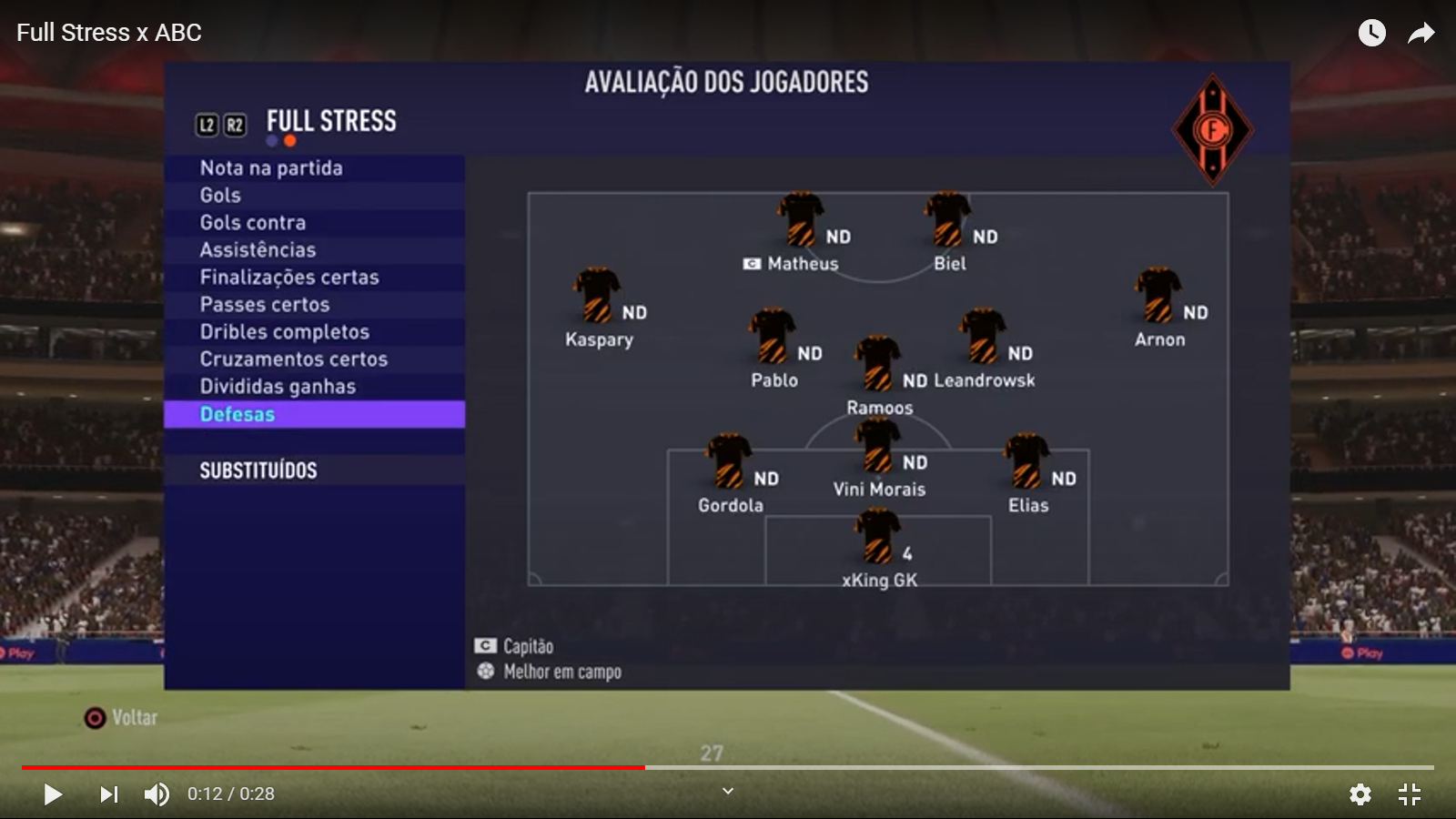
Task: Choose Kaspary's shirt on the pitch
Action: click(x=597, y=296)
